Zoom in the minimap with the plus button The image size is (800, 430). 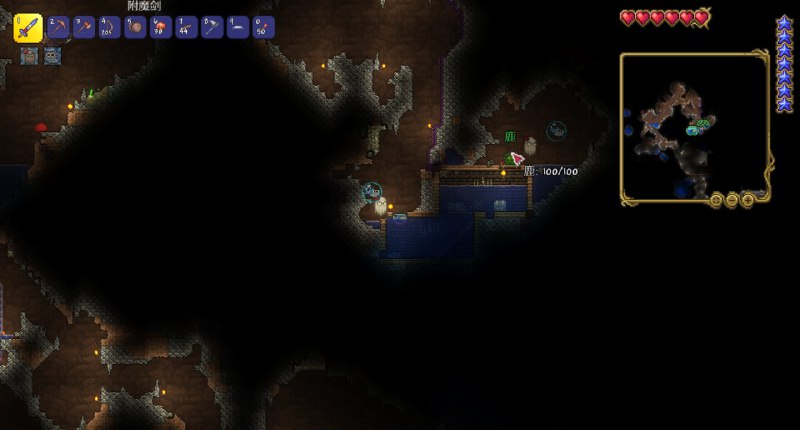[747, 200]
